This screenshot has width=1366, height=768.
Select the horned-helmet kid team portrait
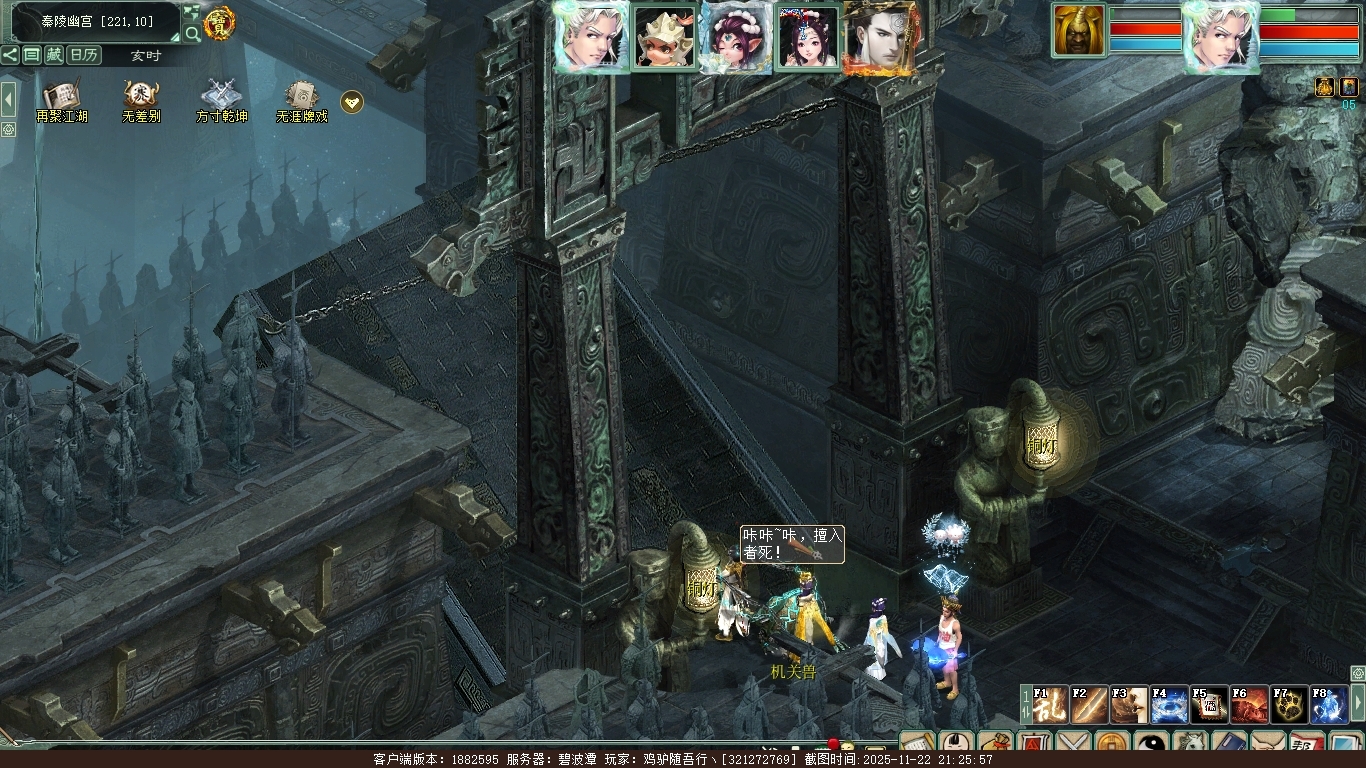coord(665,38)
